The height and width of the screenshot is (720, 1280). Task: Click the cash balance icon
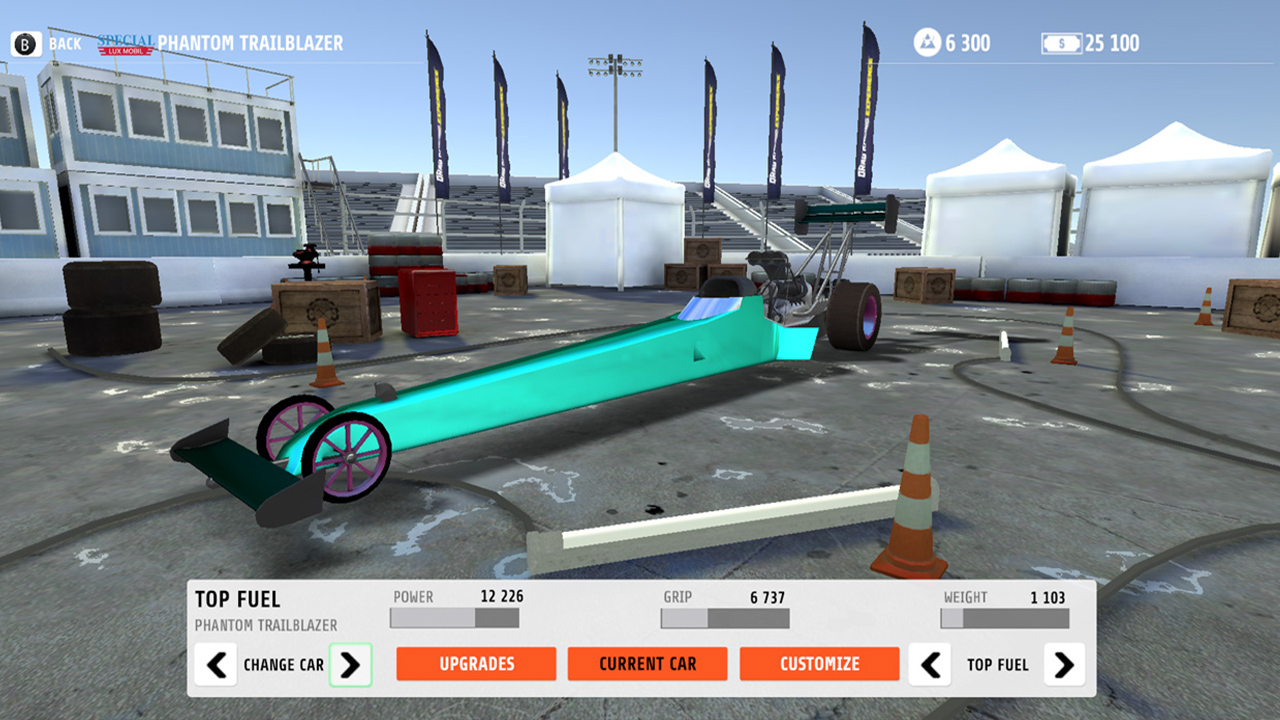(1060, 43)
